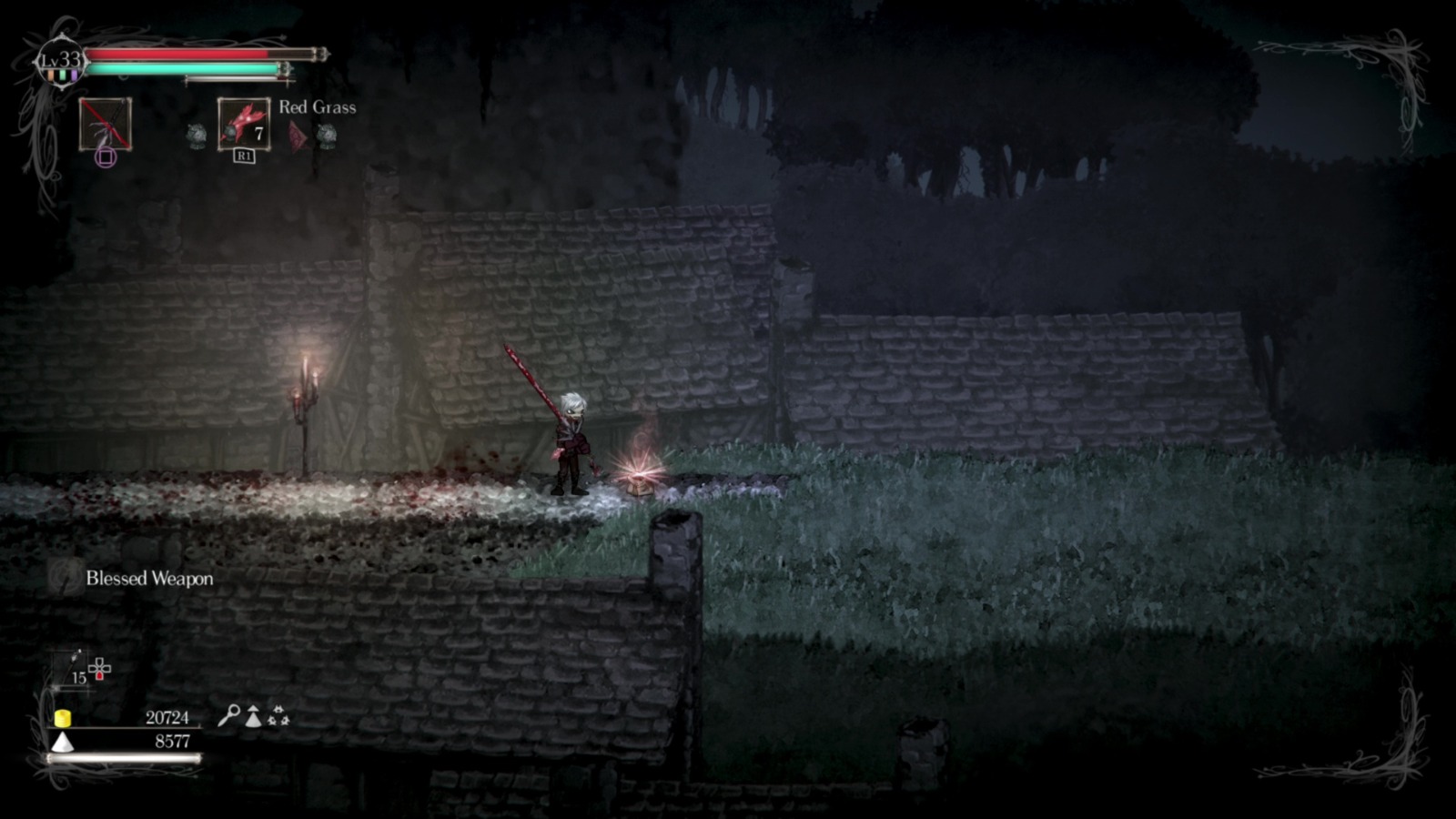Click the magnifying glass discovery icon
The height and width of the screenshot is (819, 1456).
(231, 717)
